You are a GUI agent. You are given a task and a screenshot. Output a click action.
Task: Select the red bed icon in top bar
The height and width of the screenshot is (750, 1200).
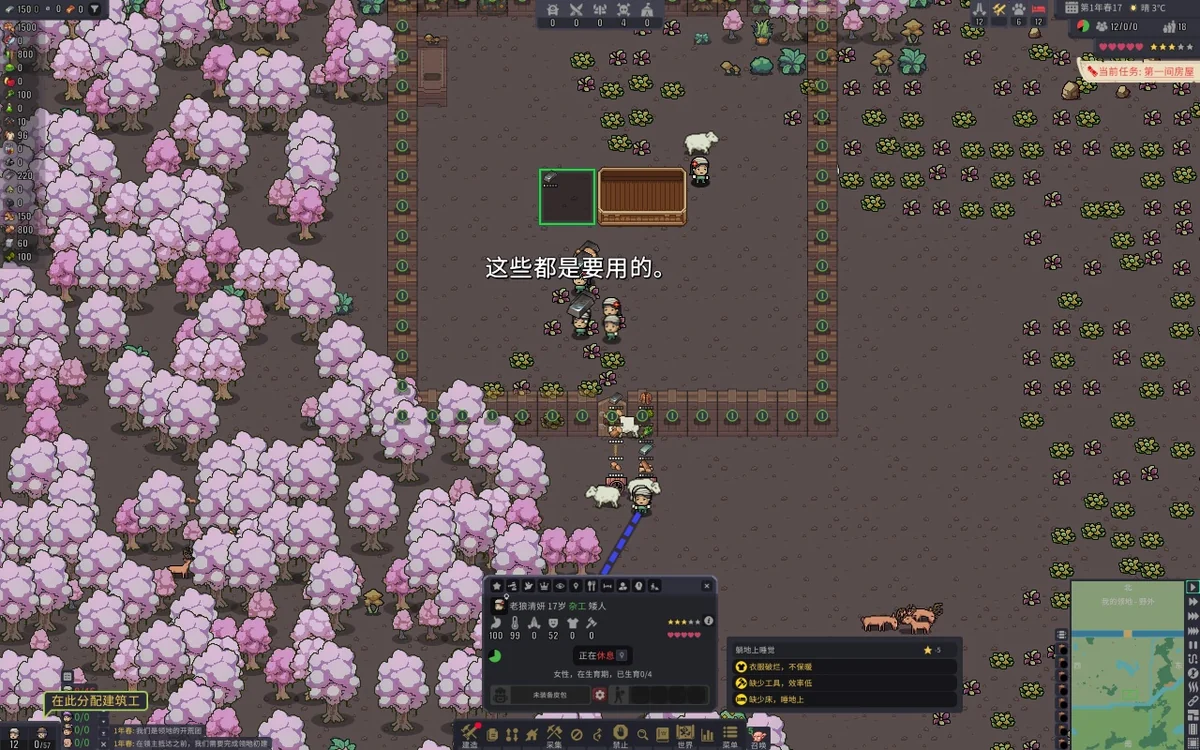1038,8
